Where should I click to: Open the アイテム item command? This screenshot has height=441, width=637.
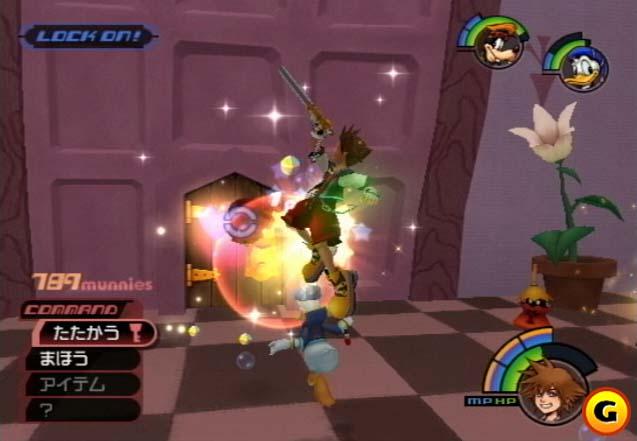pyautogui.click(x=80, y=383)
